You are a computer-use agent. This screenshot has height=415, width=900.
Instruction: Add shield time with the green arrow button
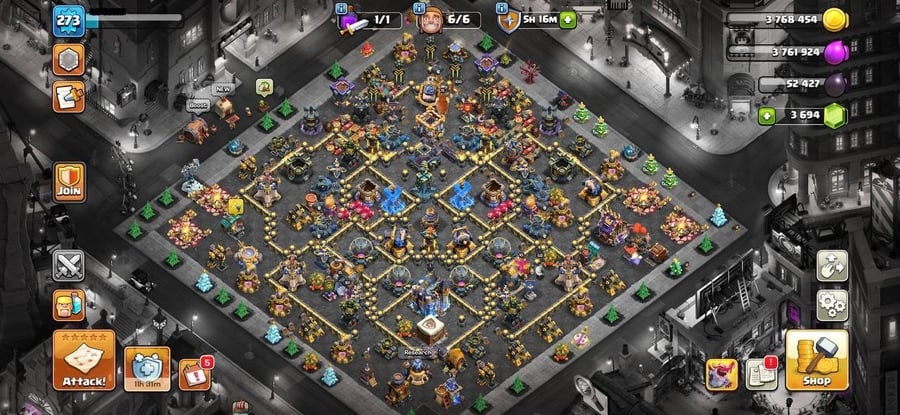(568, 19)
